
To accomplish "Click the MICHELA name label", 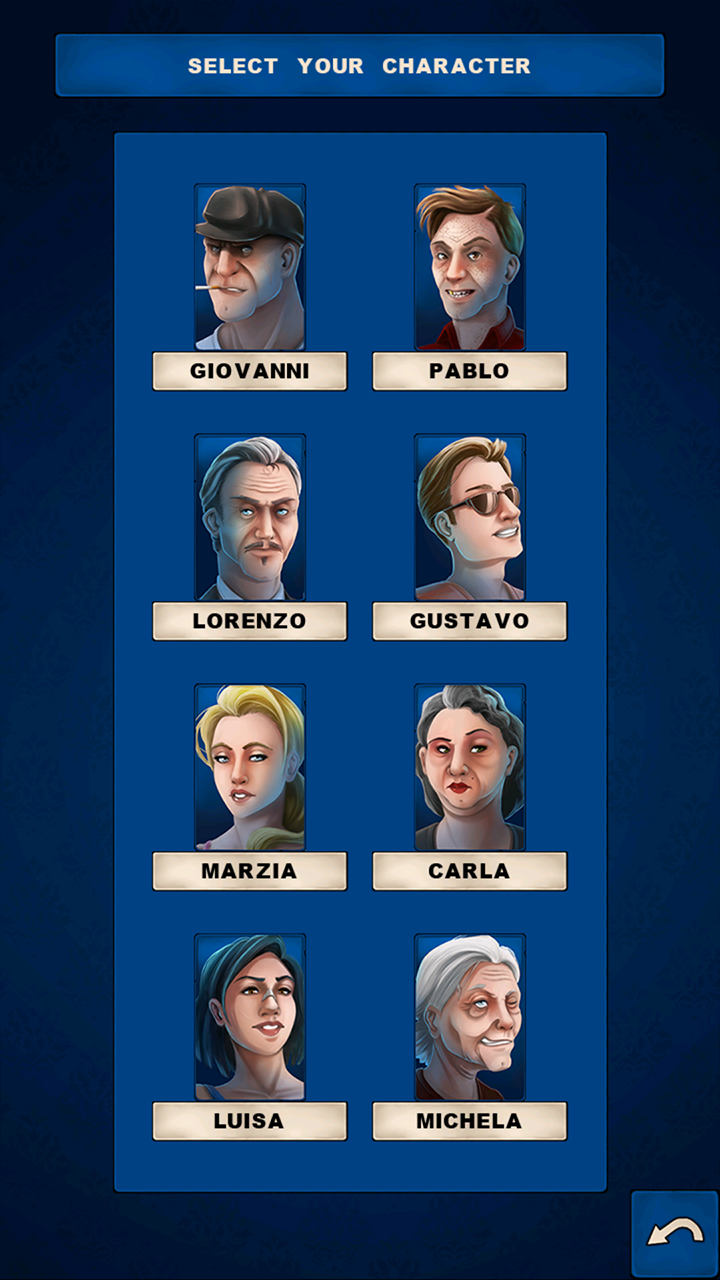I will tap(470, 1121).
